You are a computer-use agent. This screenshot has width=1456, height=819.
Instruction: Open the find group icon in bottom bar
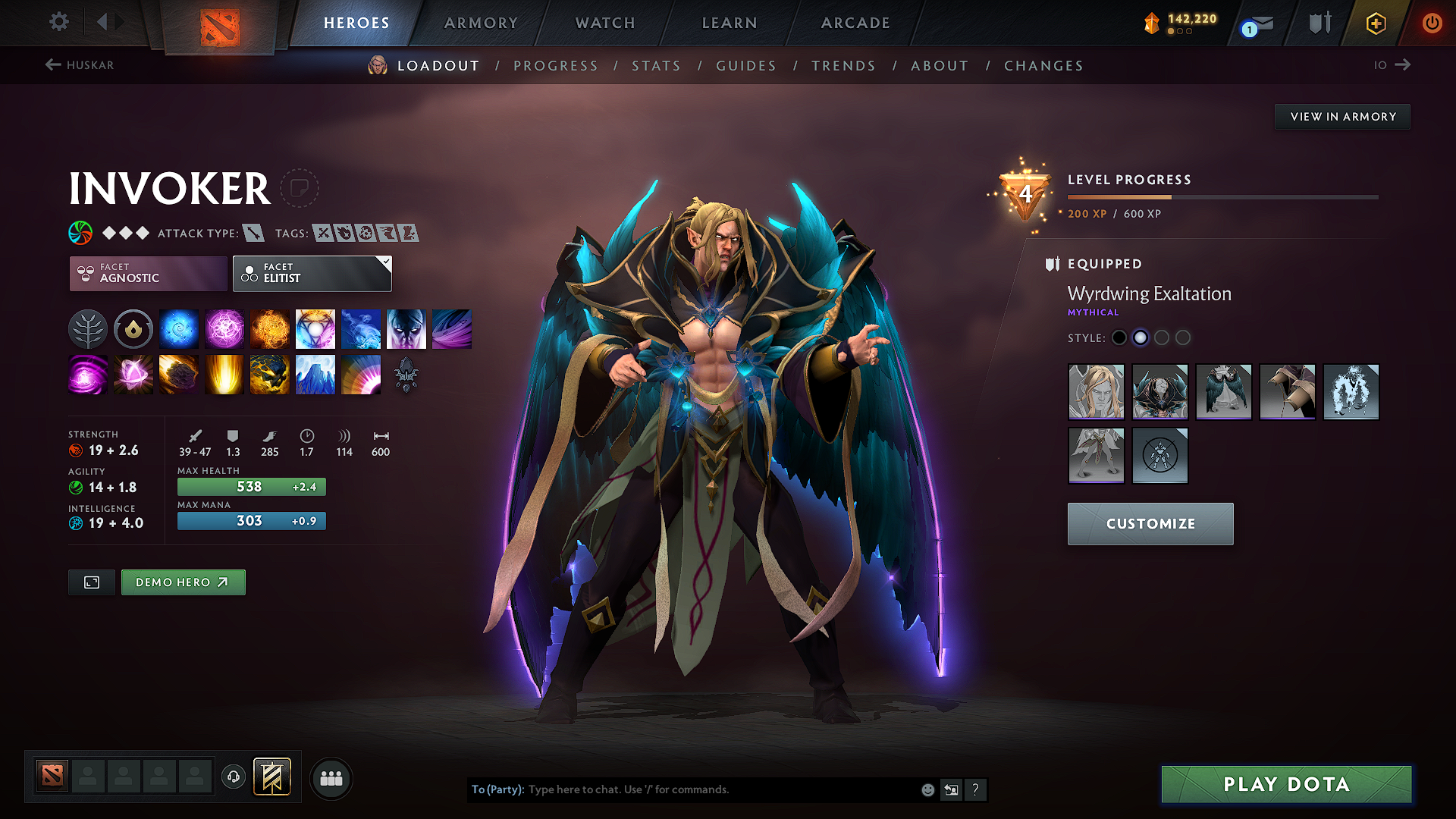point(331,778)
